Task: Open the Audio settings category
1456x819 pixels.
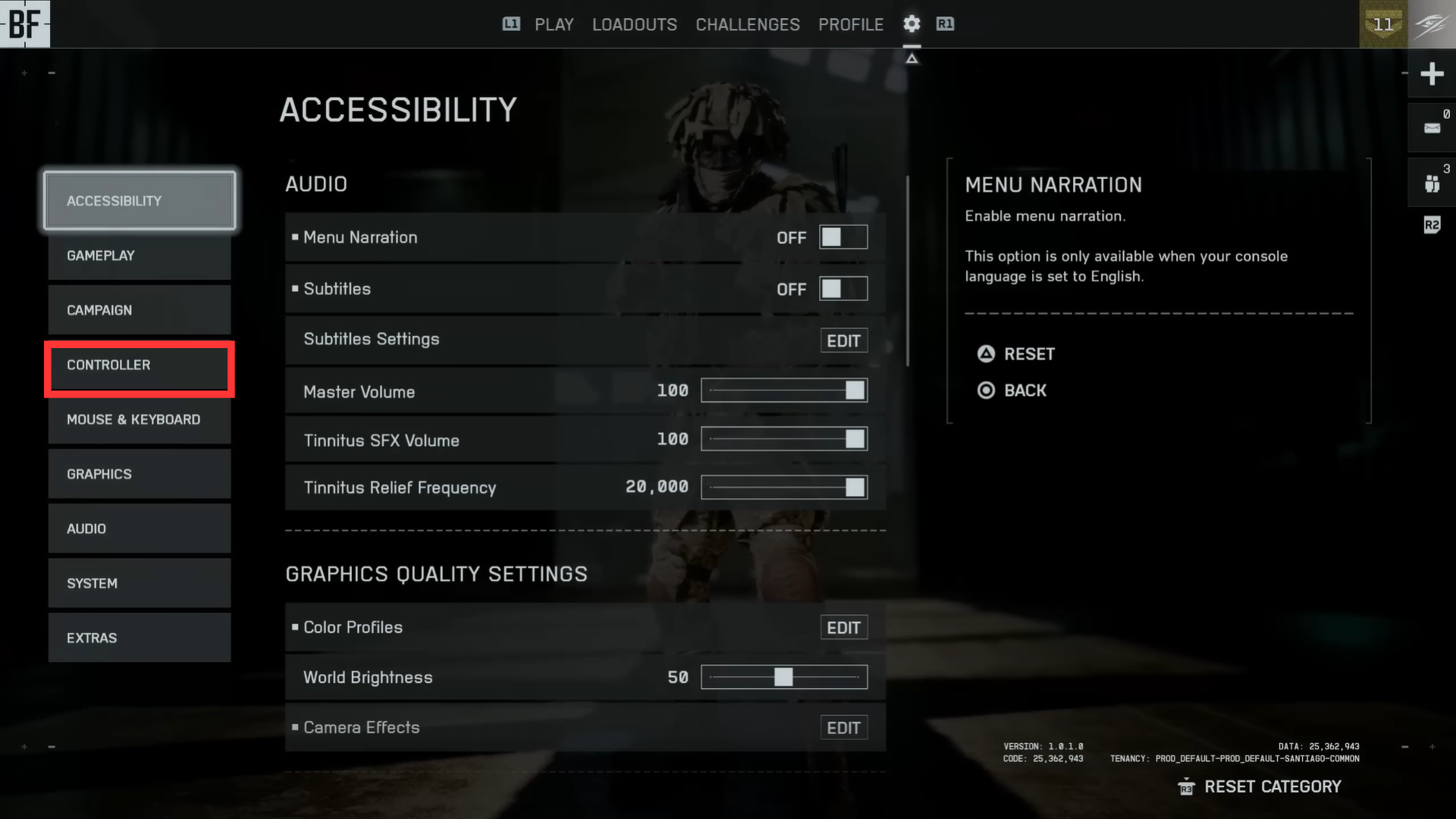Action: coord(140,529)
